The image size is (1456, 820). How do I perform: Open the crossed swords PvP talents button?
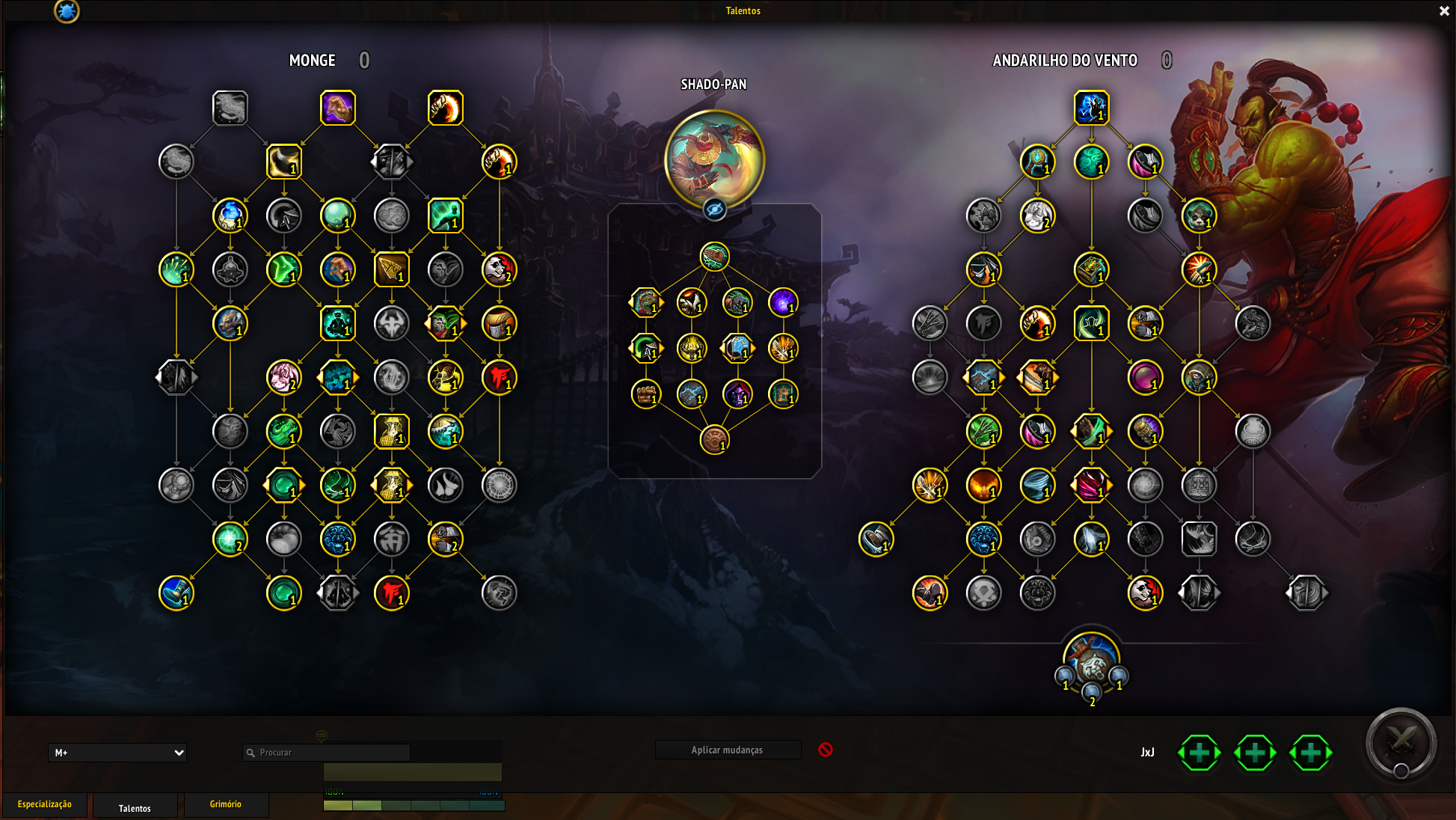point(1401,742)
